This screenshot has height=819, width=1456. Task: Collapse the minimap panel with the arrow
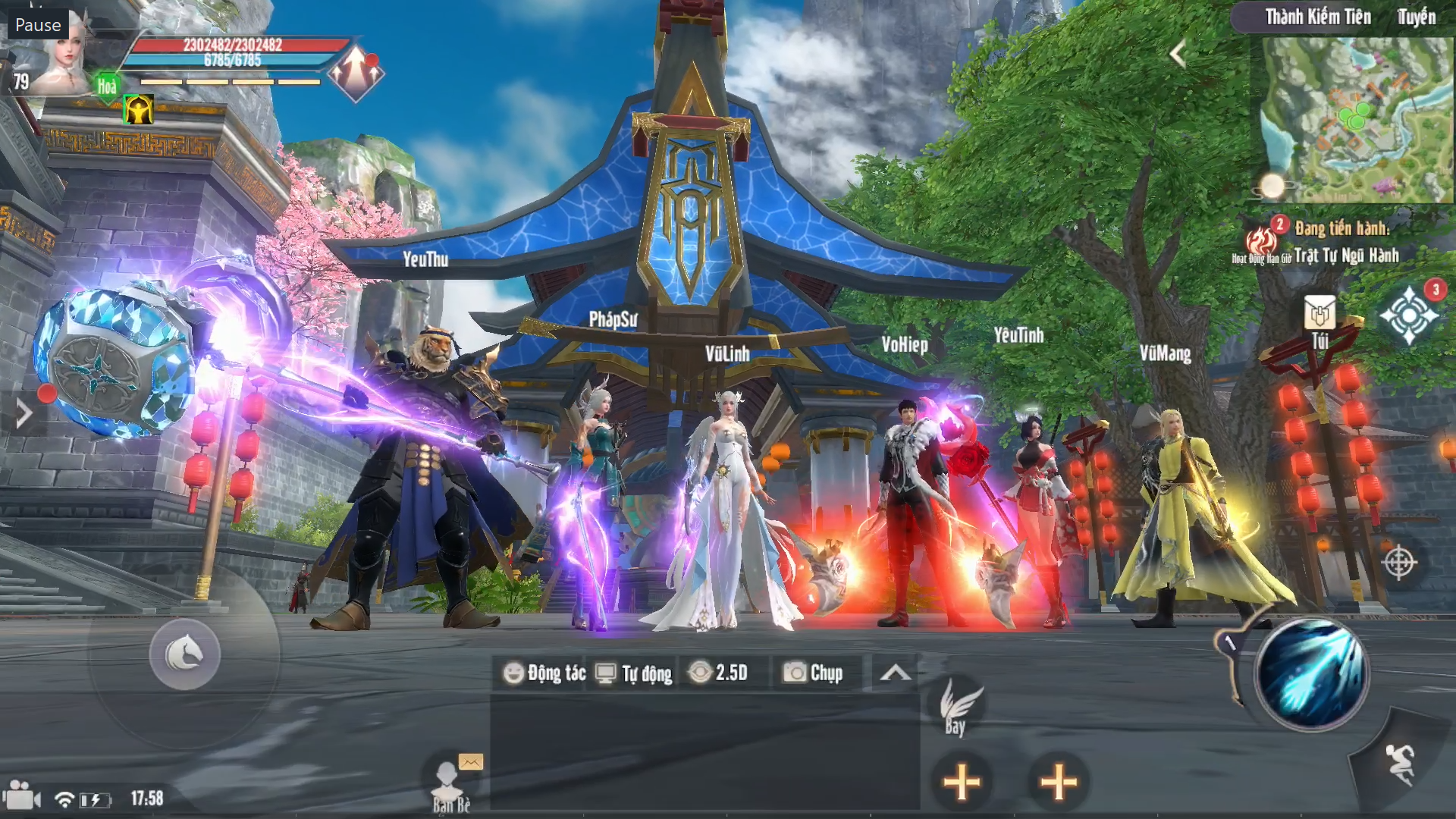[1178, 54]
